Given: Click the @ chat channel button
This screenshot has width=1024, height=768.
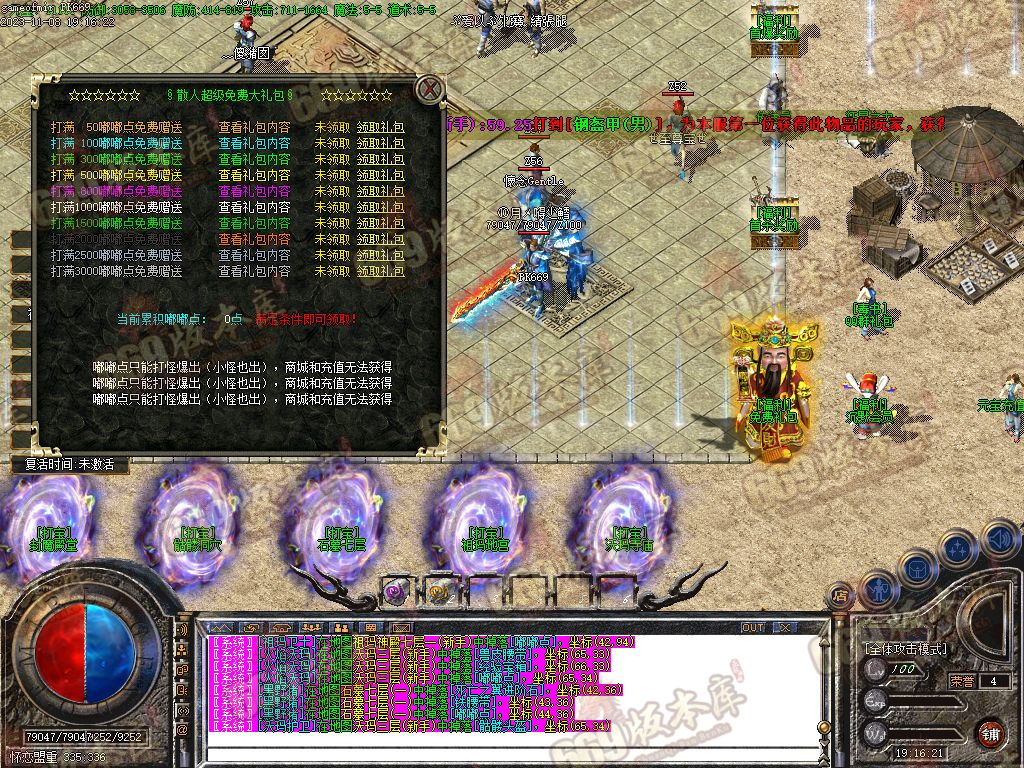Looking at the screenshot, I should coord(183,732).
